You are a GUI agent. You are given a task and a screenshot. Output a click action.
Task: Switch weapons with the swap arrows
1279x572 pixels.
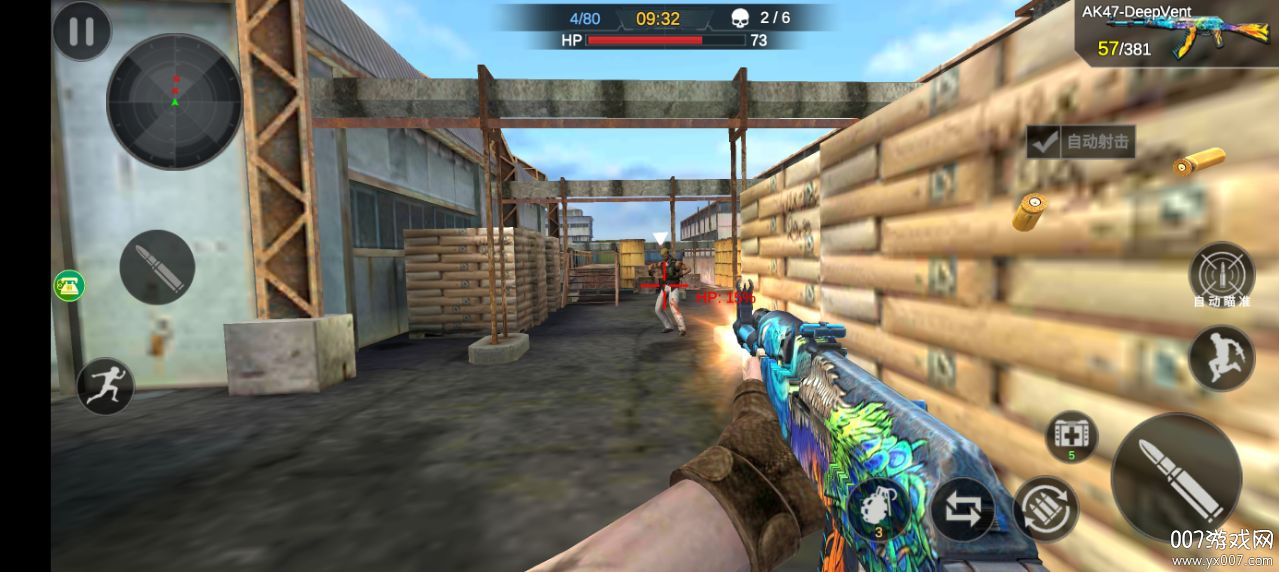[x=962, y=509]
